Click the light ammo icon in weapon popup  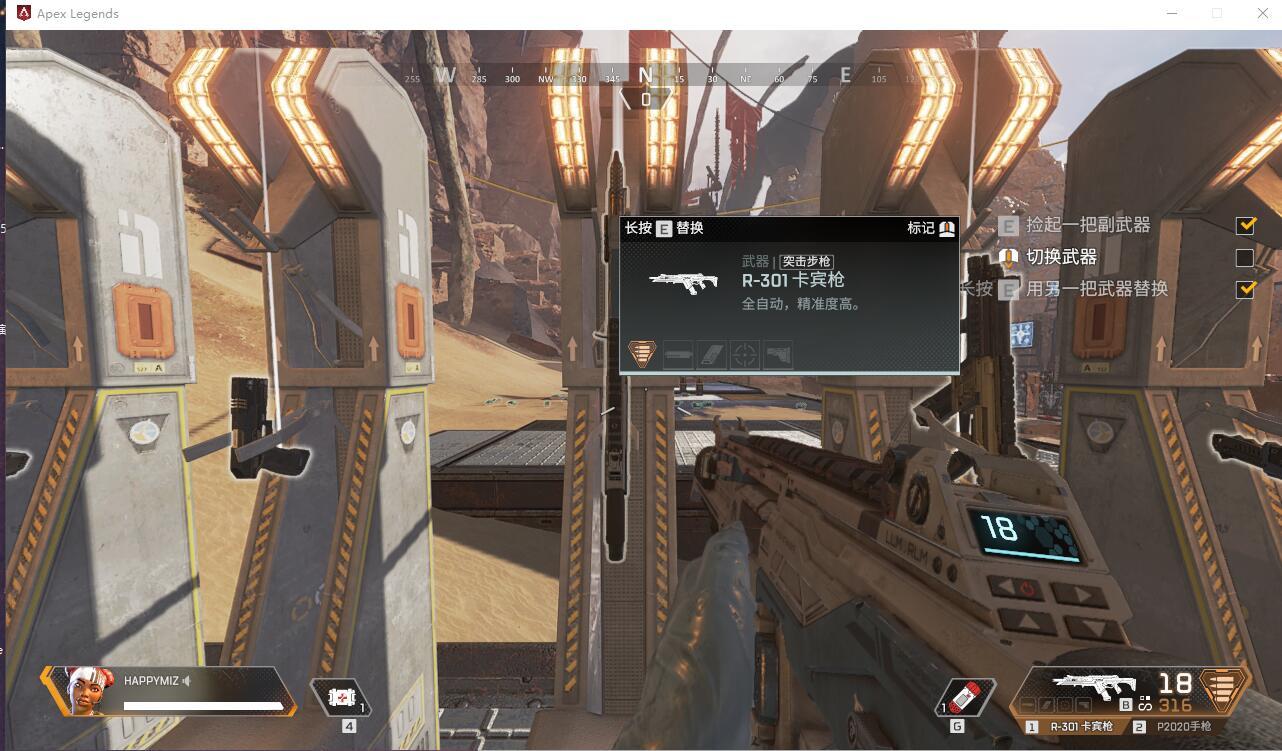click(x=642, y=353)
